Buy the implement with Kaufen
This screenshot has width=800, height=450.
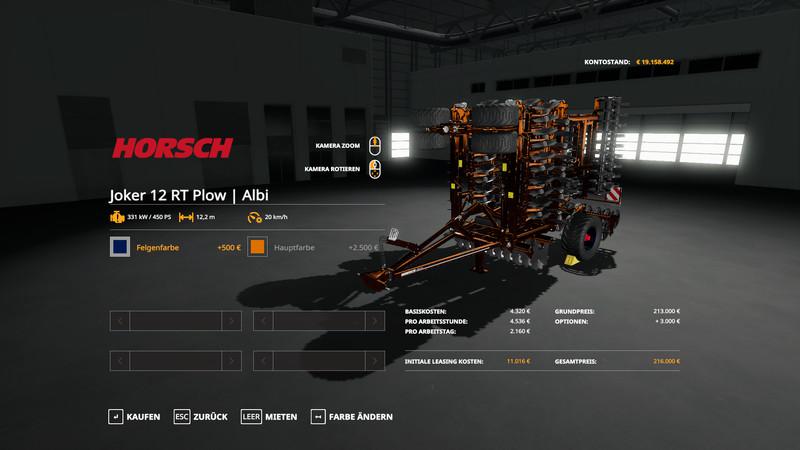pyautogui.click(x=134, y=416)
